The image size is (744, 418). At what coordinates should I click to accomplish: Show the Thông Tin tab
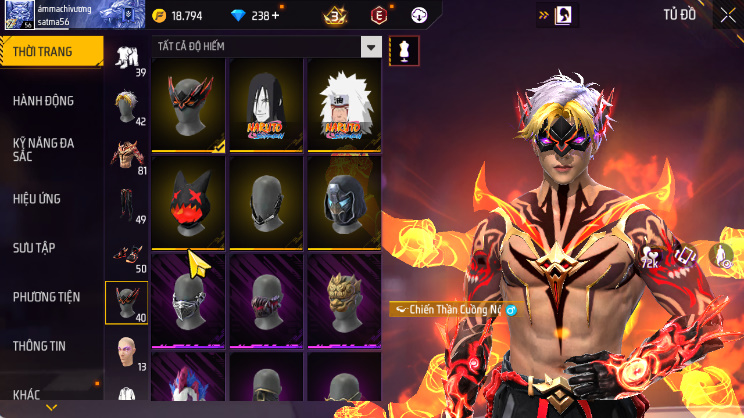pos(39,346)
